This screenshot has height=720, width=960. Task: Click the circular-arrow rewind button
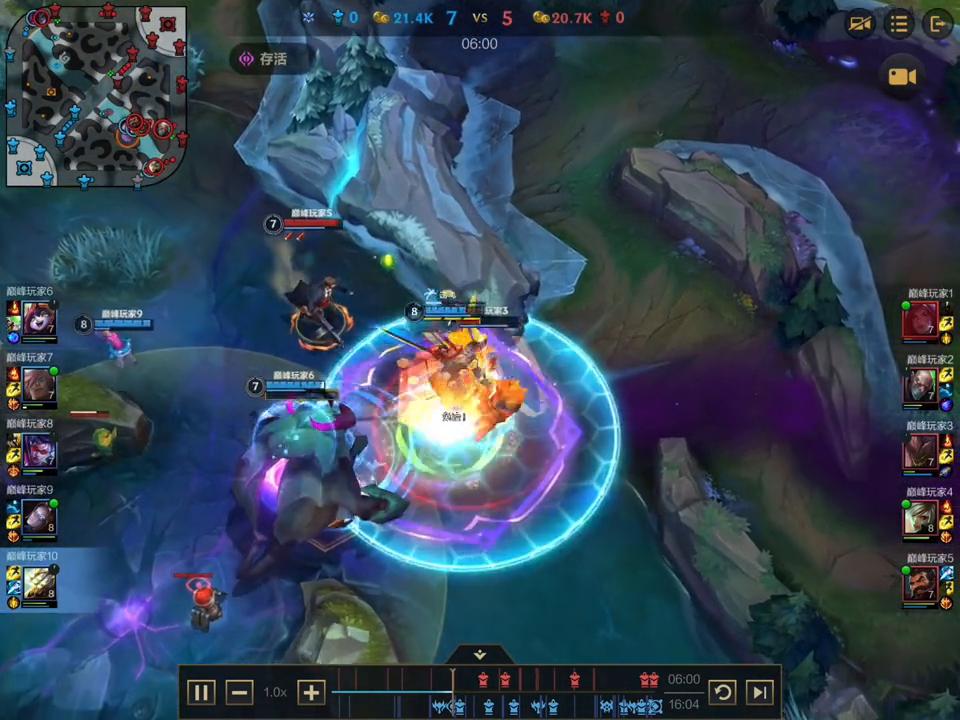[722, 692]
